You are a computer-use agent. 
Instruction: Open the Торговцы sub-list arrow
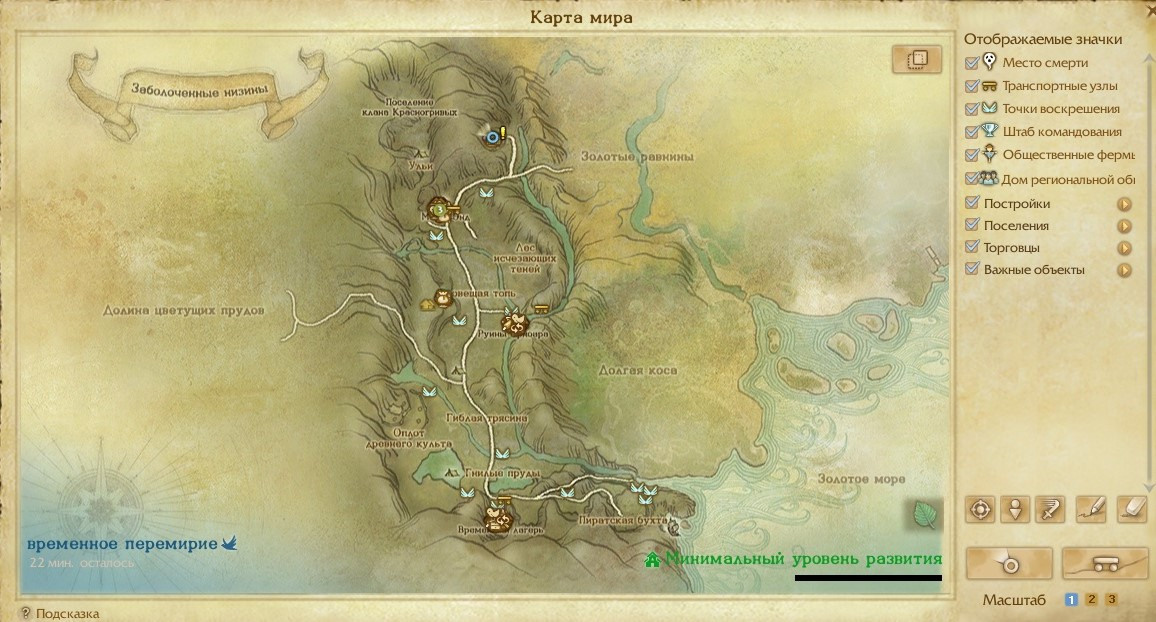(1124, 248)
